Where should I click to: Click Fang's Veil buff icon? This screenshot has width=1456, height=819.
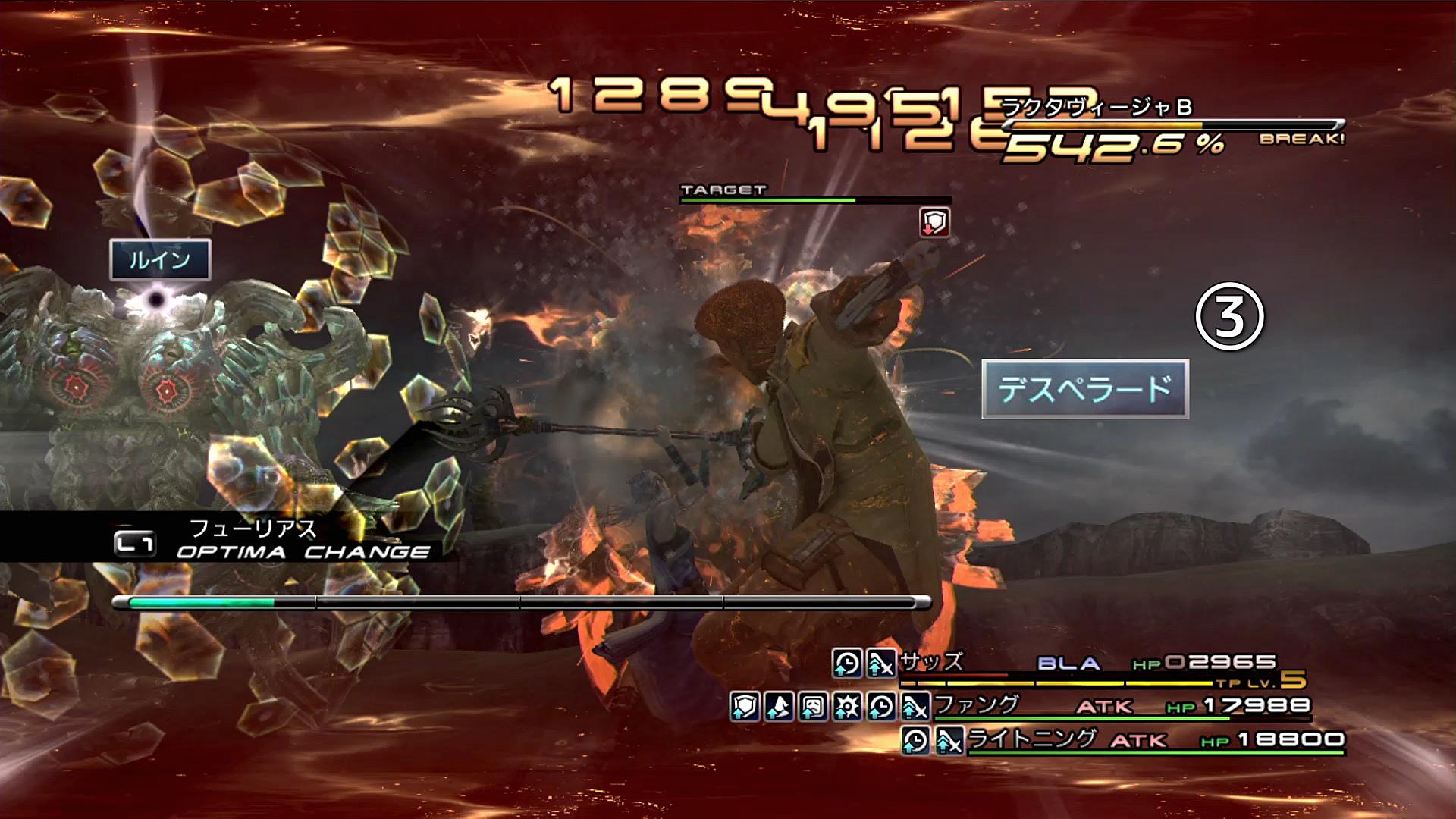[x=813, y=707]
